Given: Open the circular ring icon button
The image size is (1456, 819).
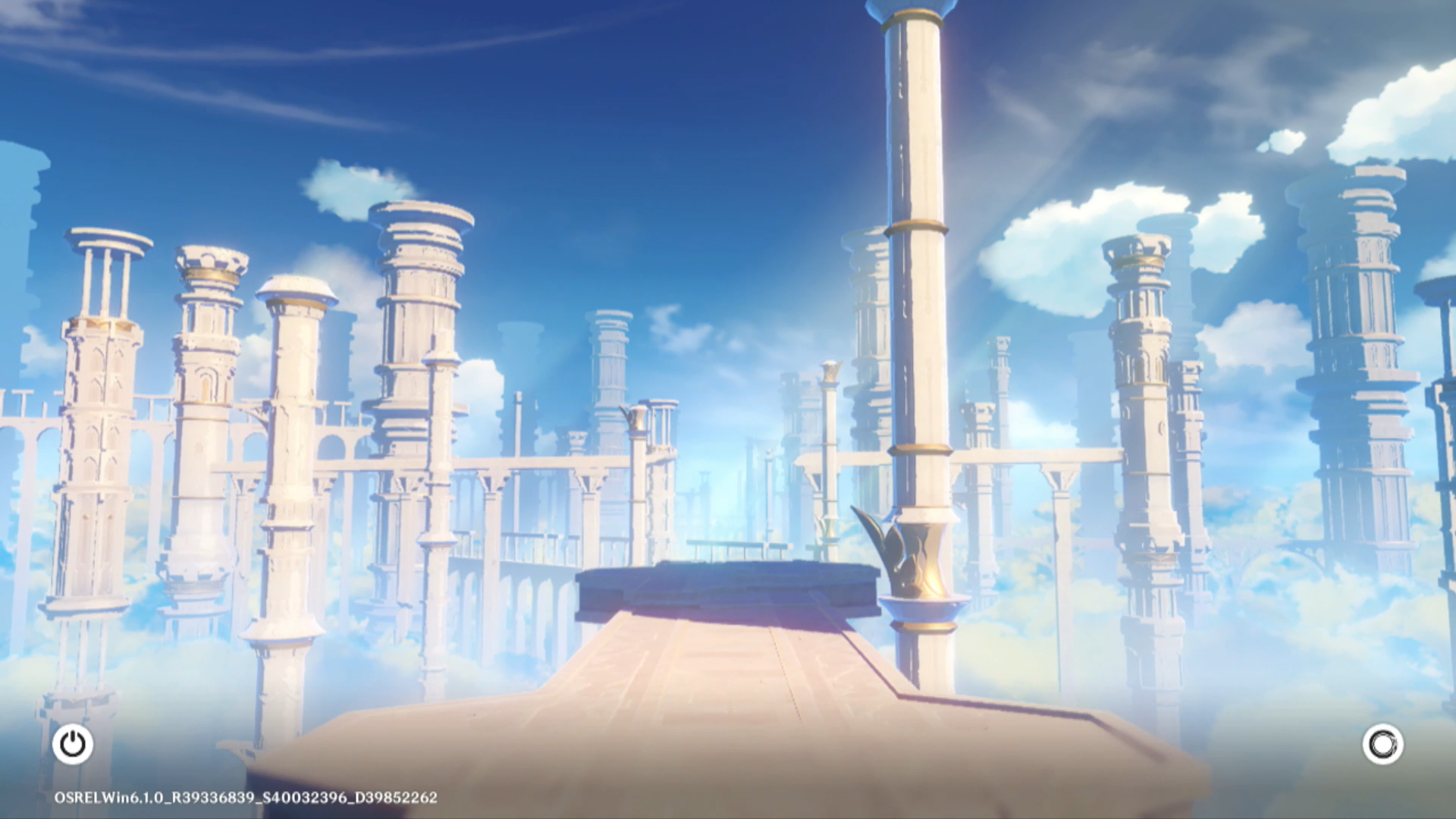Looking at the screenshot, I should (x=1382, y=744).
